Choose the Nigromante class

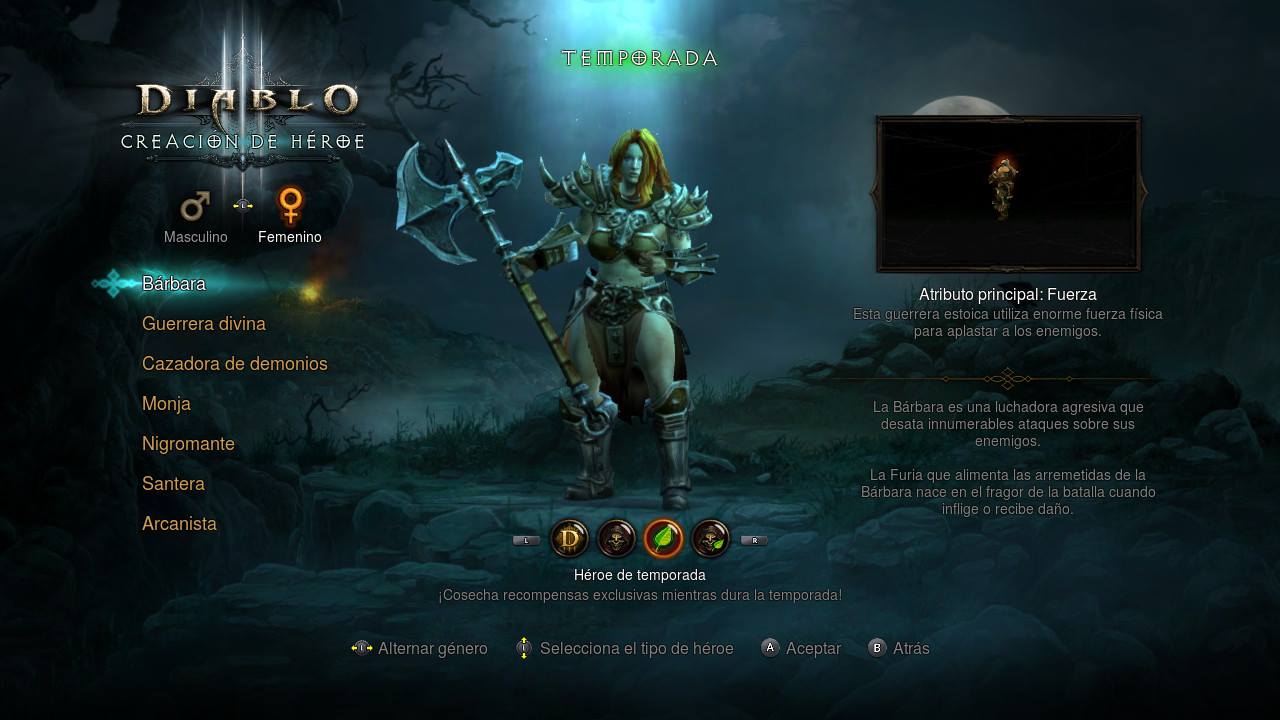[x=188, y=444]
